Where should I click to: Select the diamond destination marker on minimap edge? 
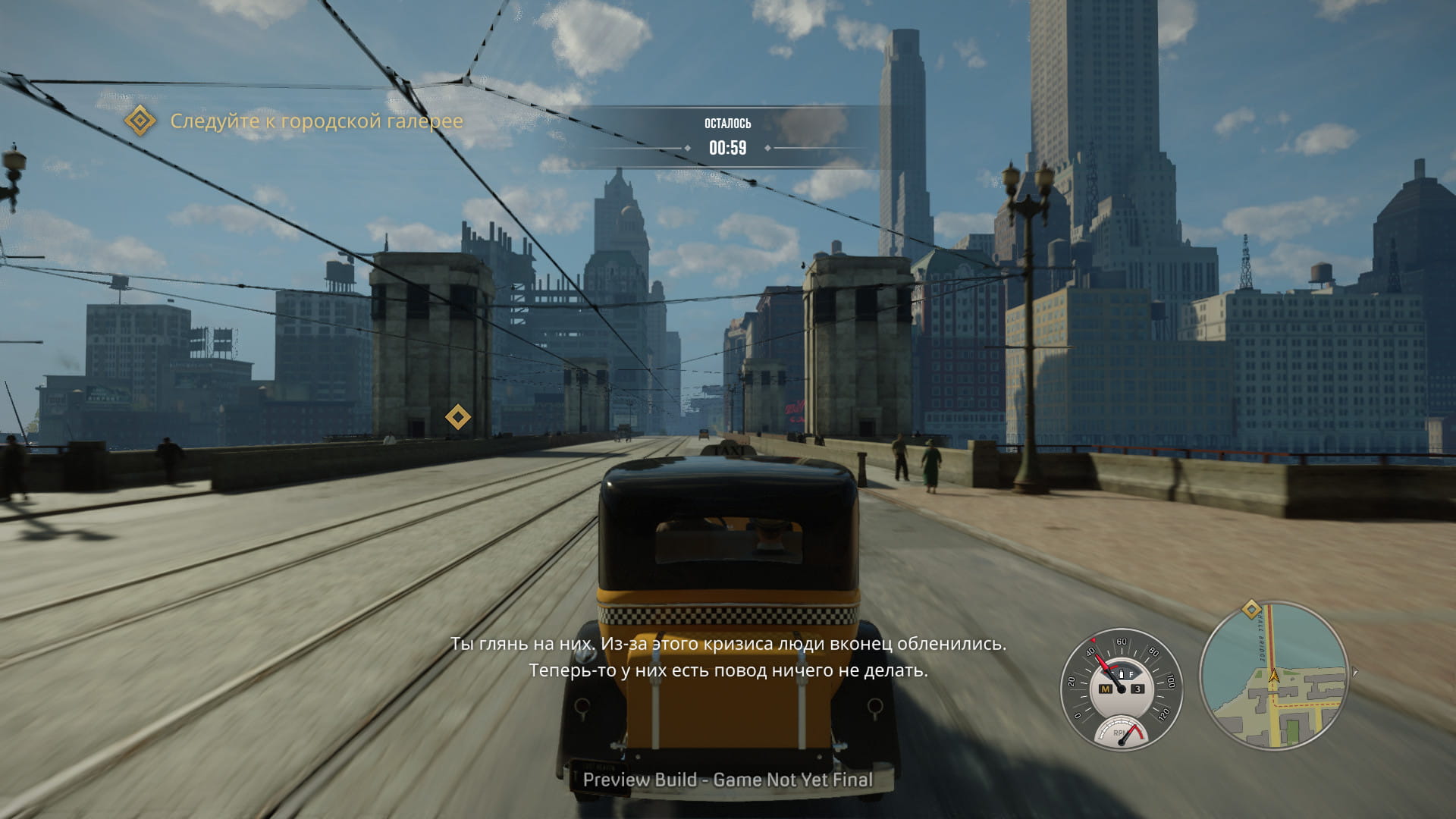pyautogui.click(x=1251, y=609)
